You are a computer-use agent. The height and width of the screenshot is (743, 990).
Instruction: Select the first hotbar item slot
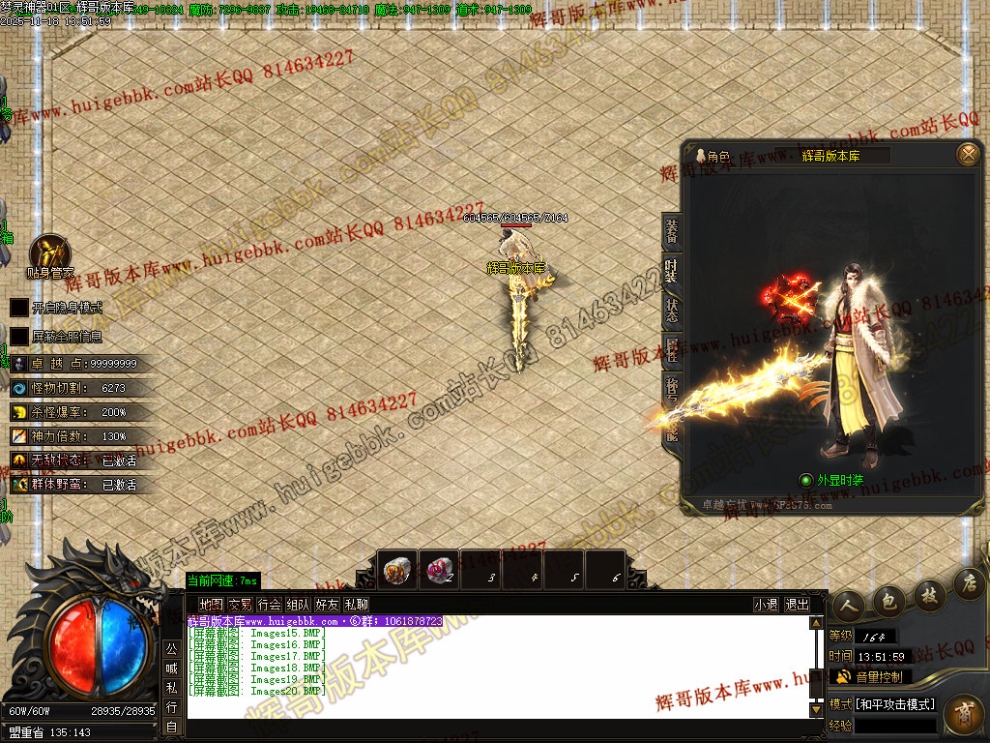398,570
